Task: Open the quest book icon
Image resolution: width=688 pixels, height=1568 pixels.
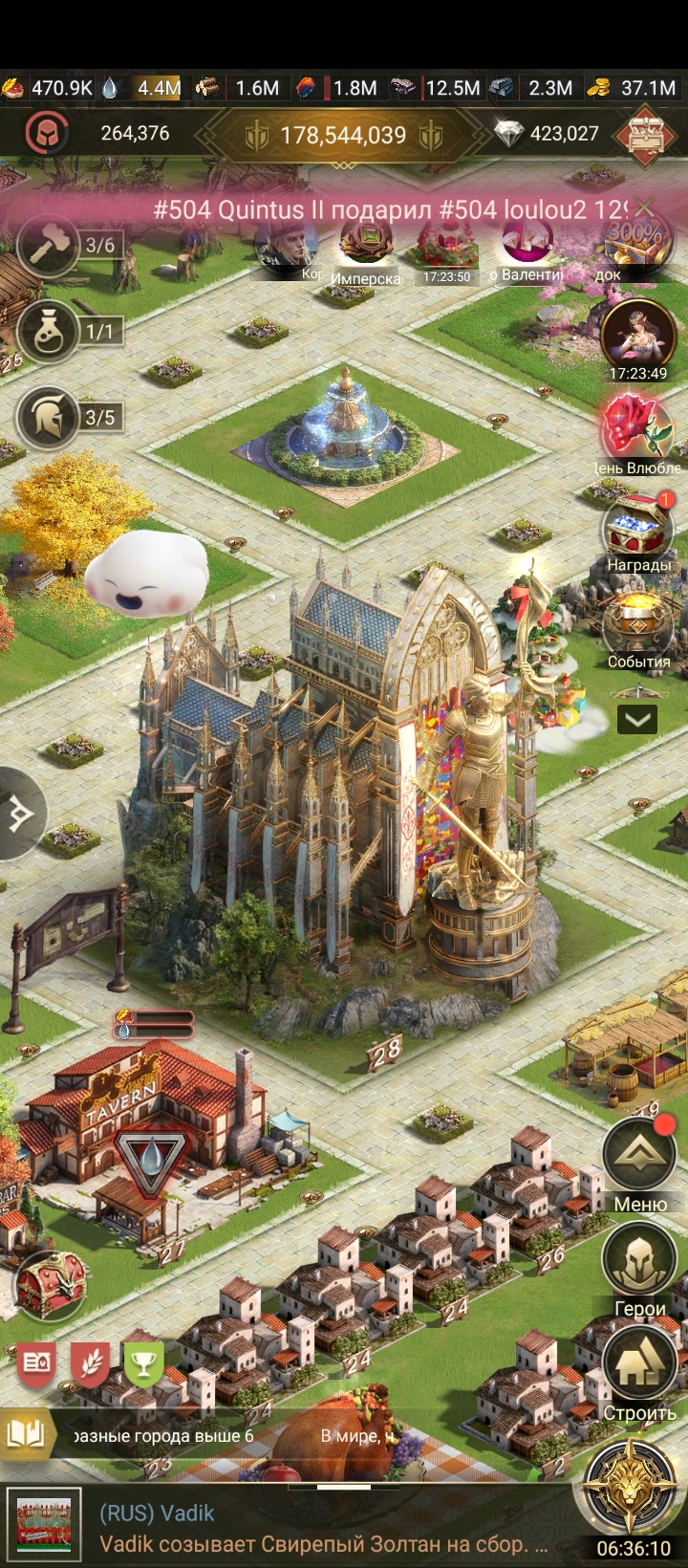Action: click(26, 1435)
